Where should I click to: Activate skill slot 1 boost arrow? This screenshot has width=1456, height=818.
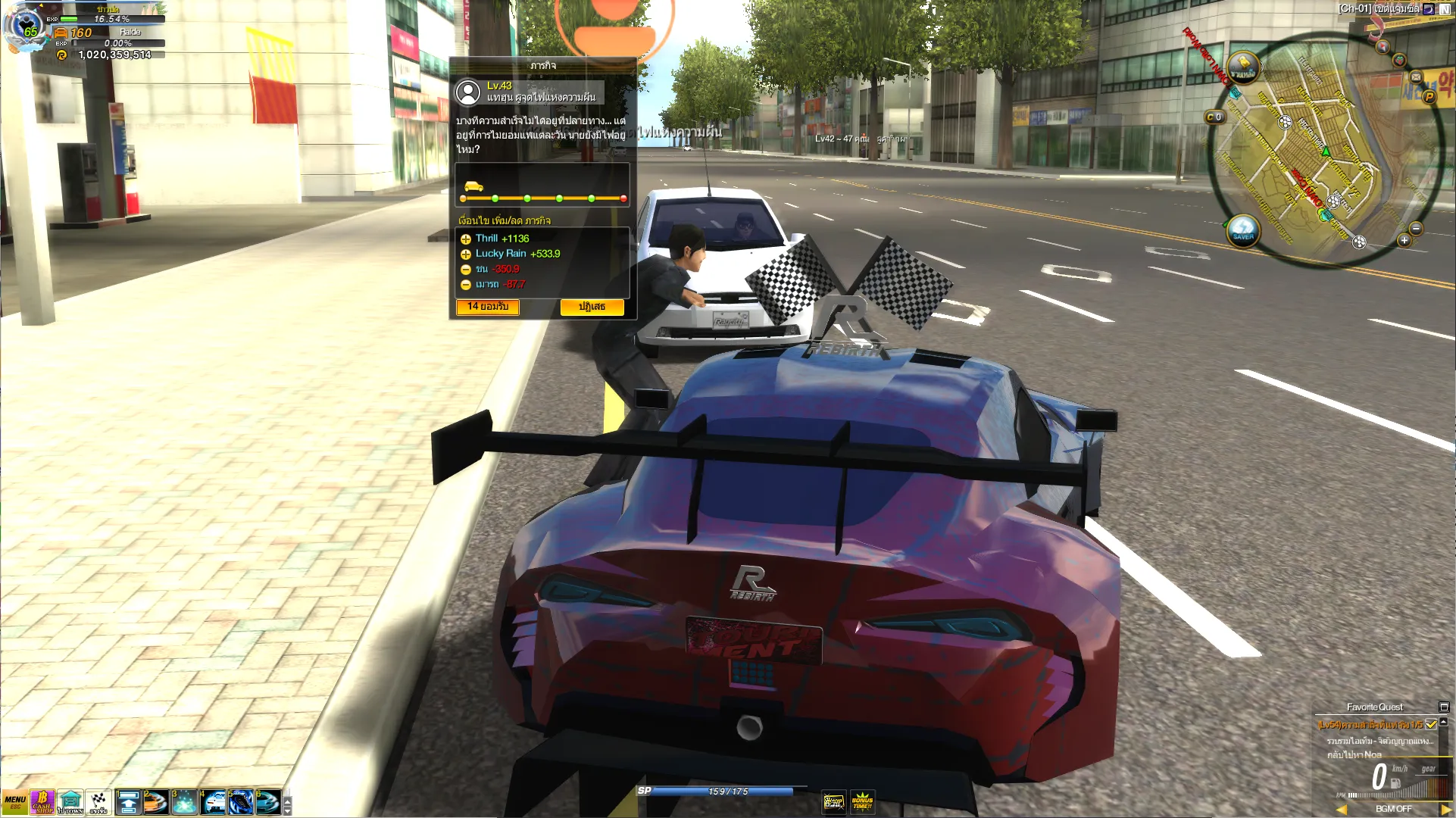pos(128,802)
